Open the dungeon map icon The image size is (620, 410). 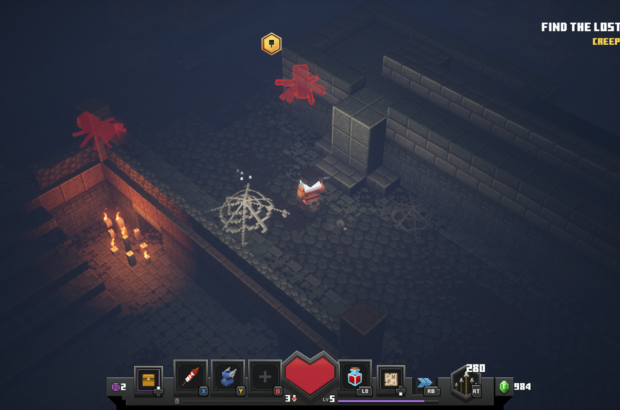point(392,378)
